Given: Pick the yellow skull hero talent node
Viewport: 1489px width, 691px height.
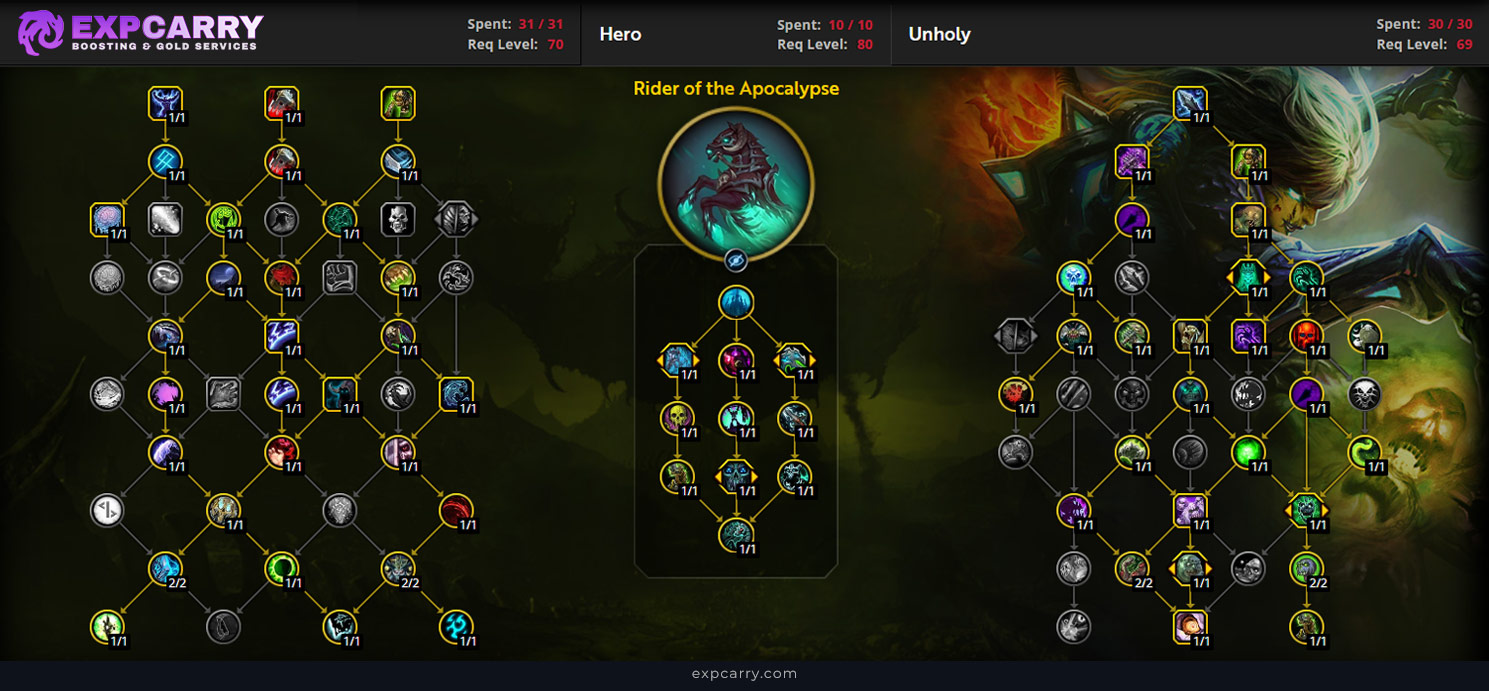Looking at the screenshot, I should 678,418.
